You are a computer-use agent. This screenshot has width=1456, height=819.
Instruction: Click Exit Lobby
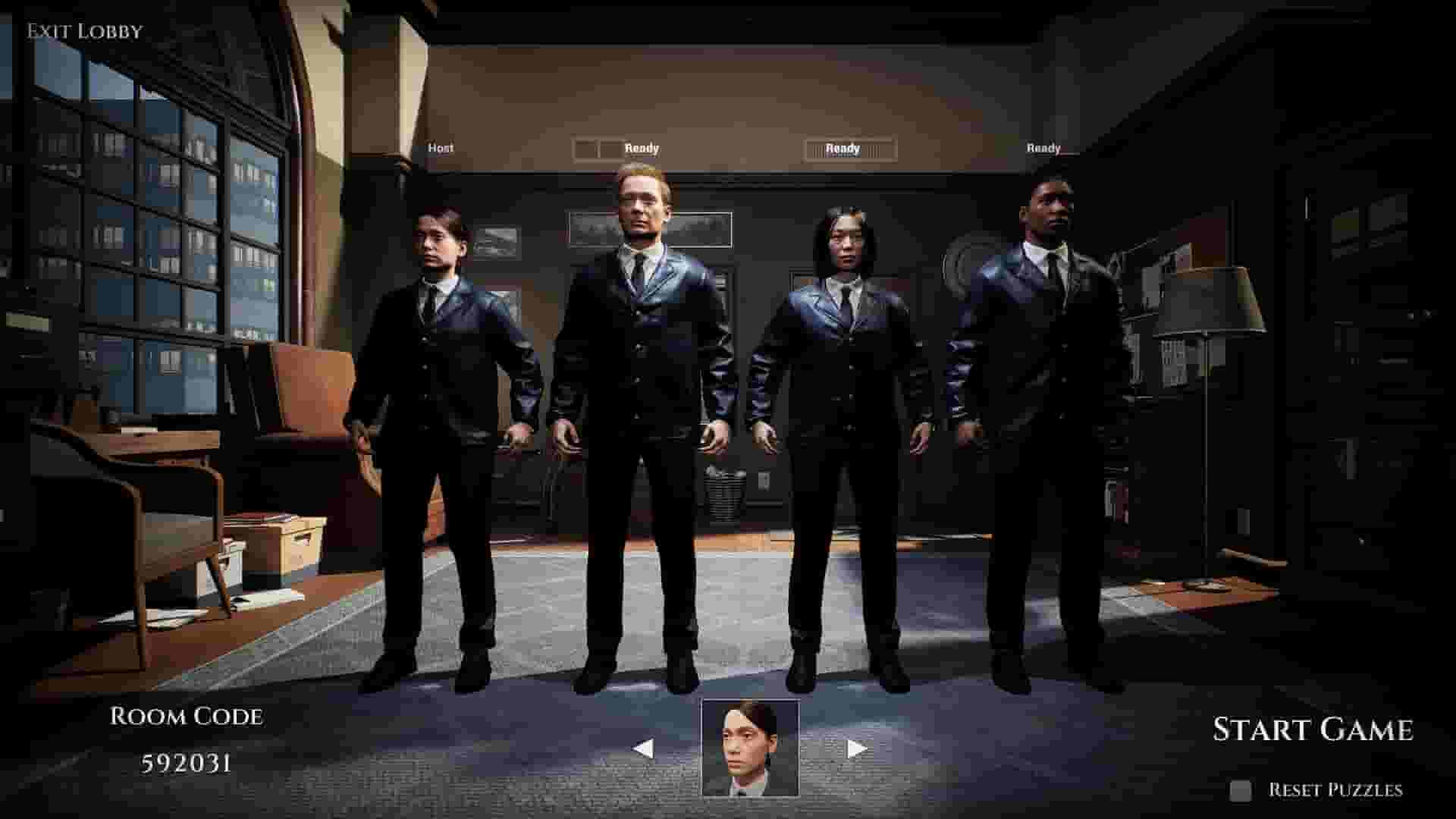point(83,31)
